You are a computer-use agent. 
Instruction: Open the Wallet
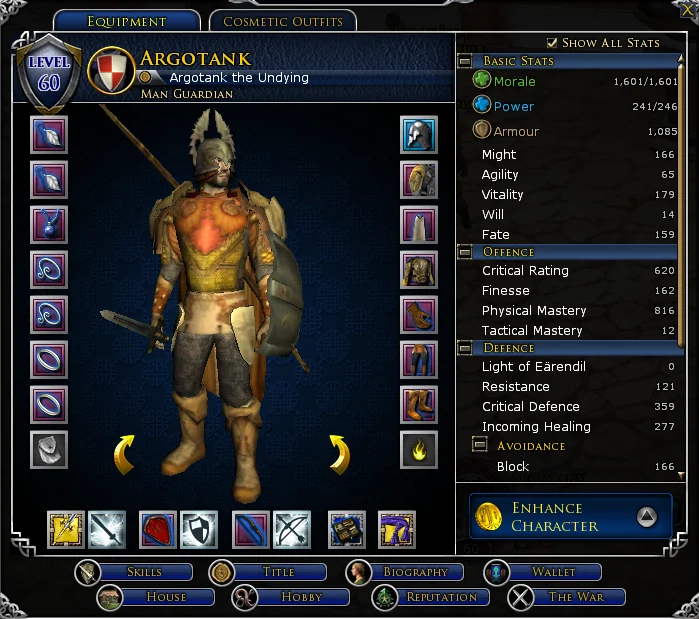point(552,572)
